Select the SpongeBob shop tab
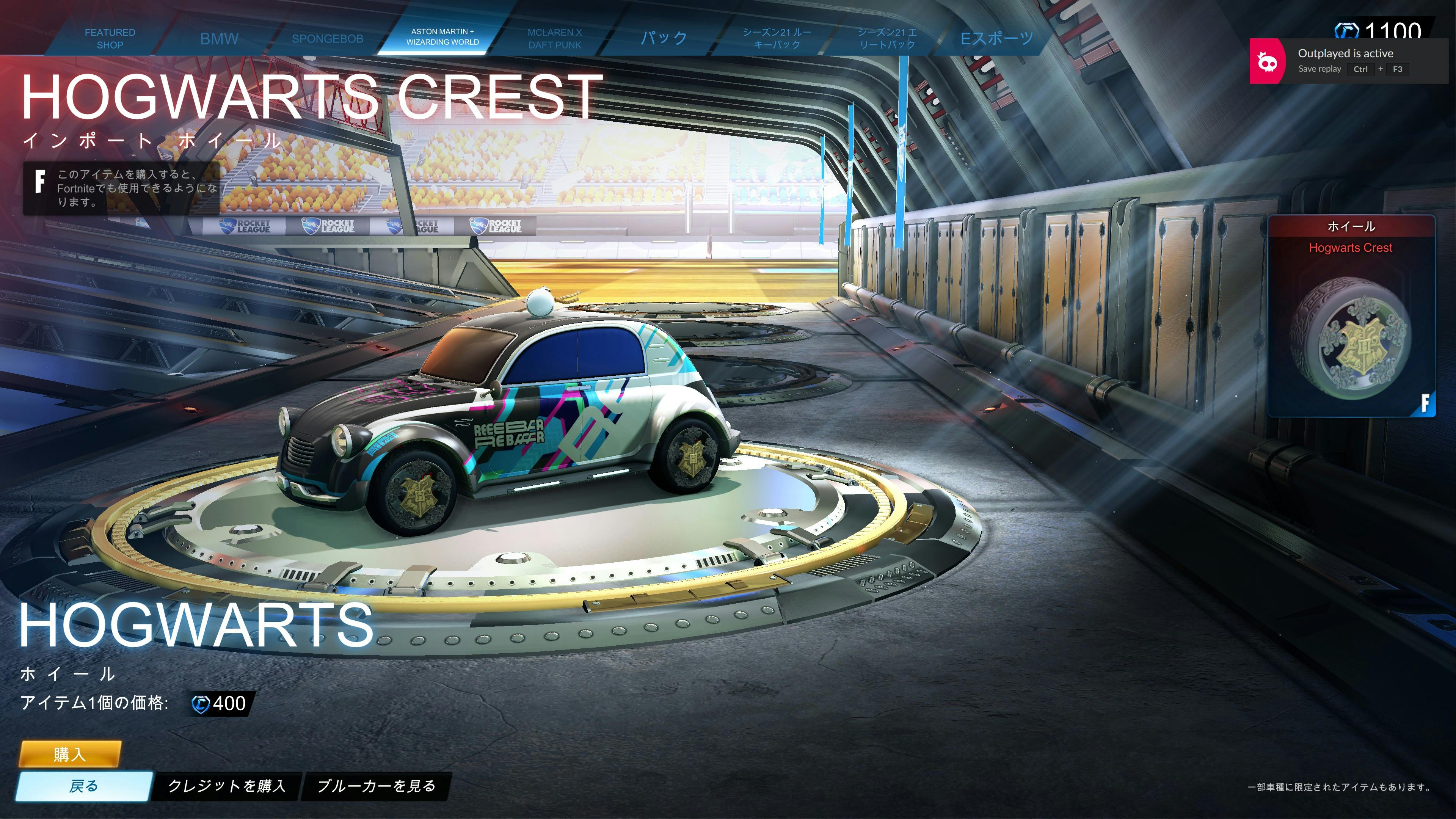This screenshot has width=1456, height=819. pos(327,38)
